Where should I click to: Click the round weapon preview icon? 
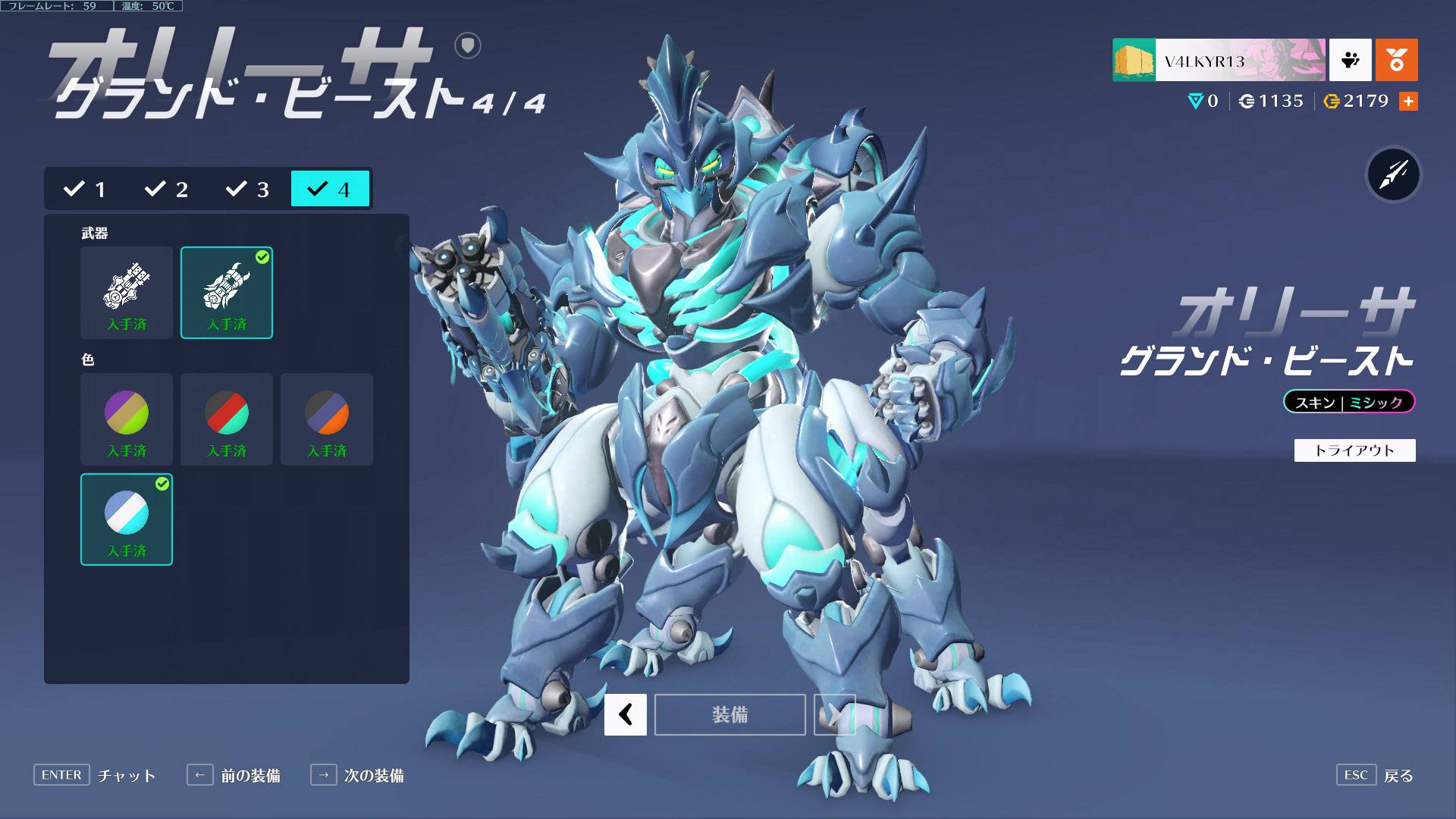1393,174
